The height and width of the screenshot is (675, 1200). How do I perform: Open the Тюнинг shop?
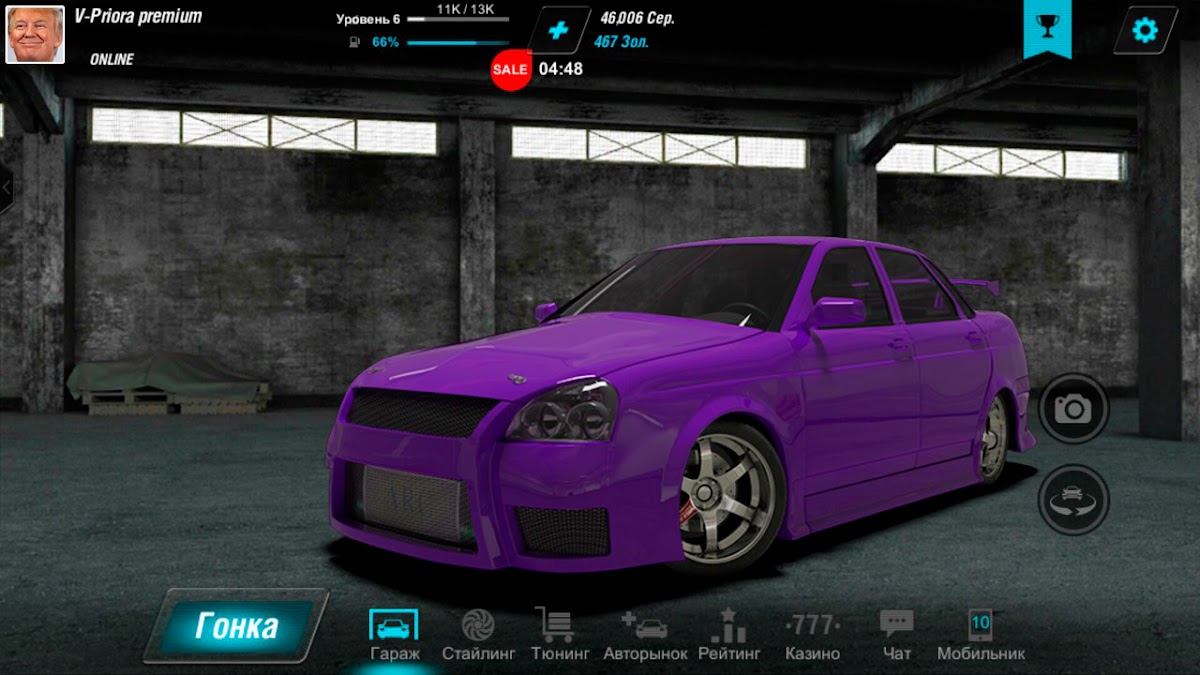(x=553, y=635)
